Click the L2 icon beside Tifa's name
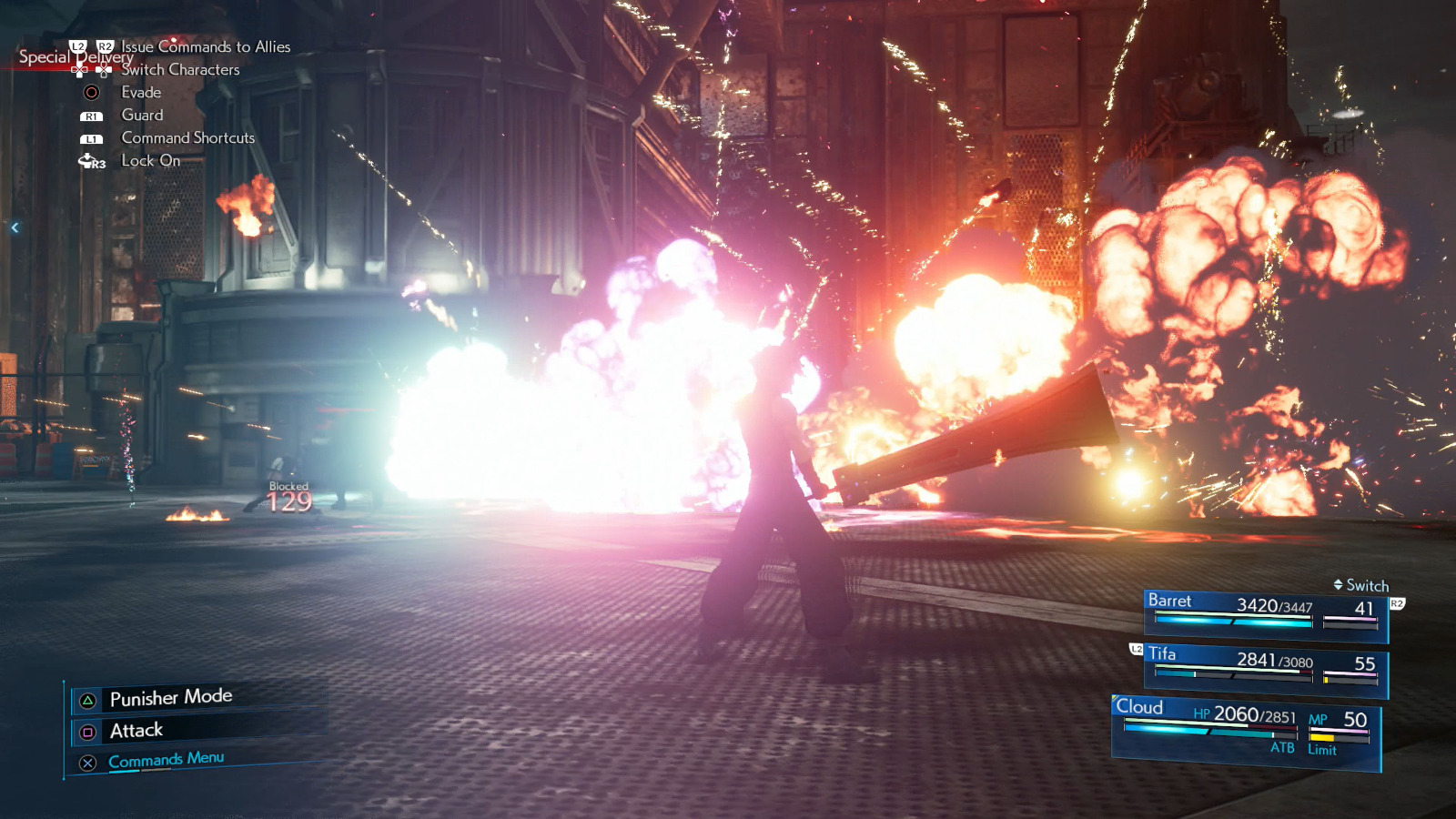This screenshot has height=819, width=1456. click(x=1136, y=651)
